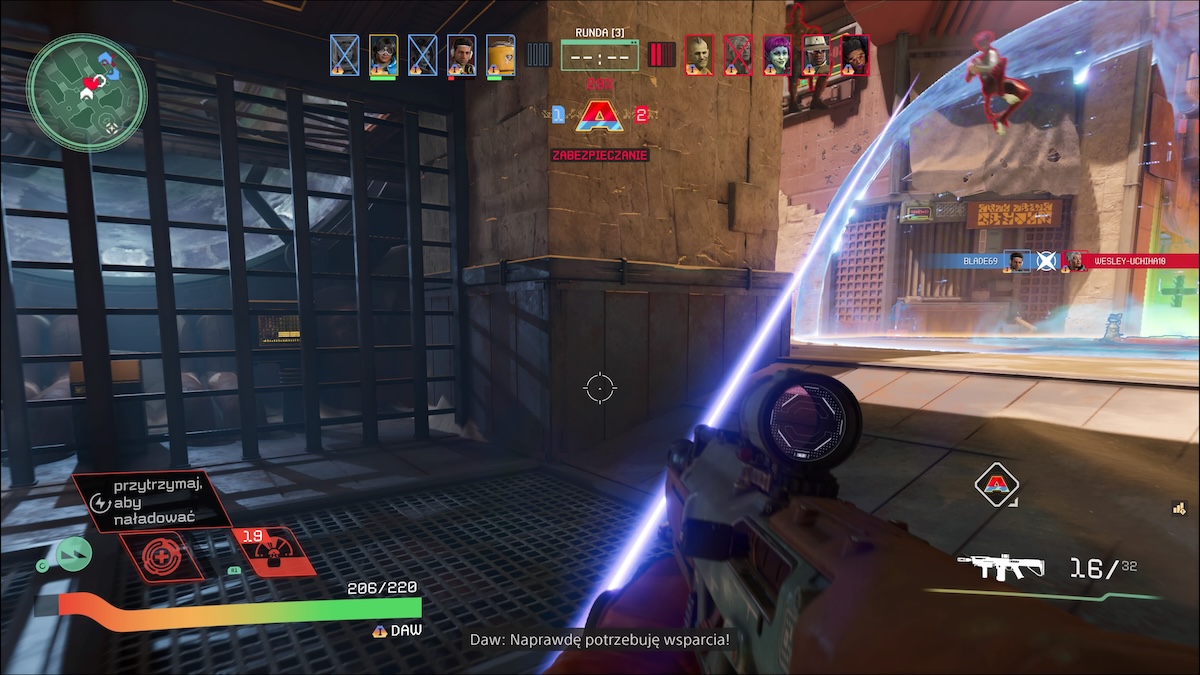Open the circular minimap
This screenshot has width=1200, height=675.
[x=87, y=93]
